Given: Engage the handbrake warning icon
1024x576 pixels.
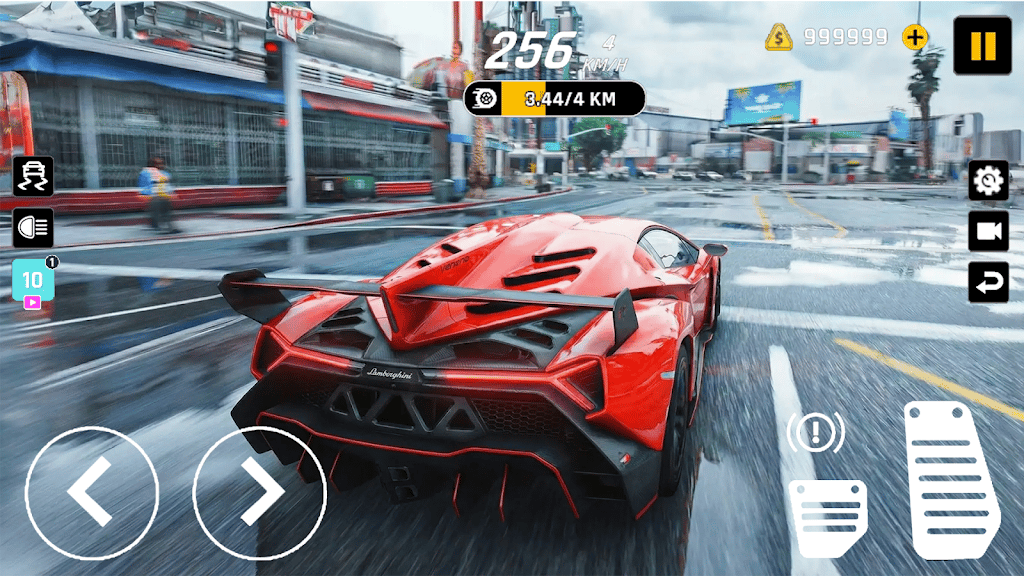Looking at the screenshot, I should click(x=815, y=433).
